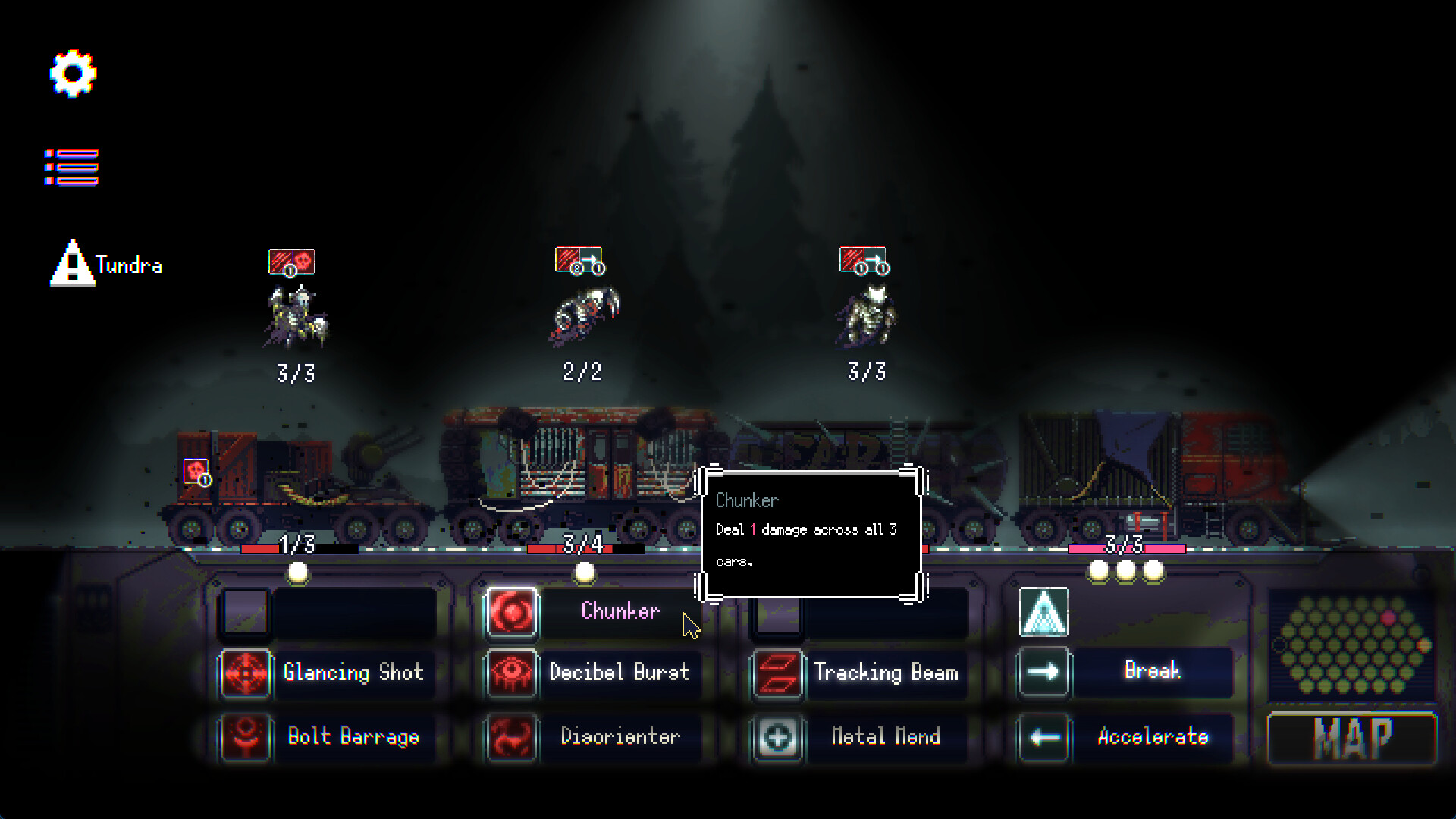
Task: Open the MAP screen
Action: coord(1352,736)
